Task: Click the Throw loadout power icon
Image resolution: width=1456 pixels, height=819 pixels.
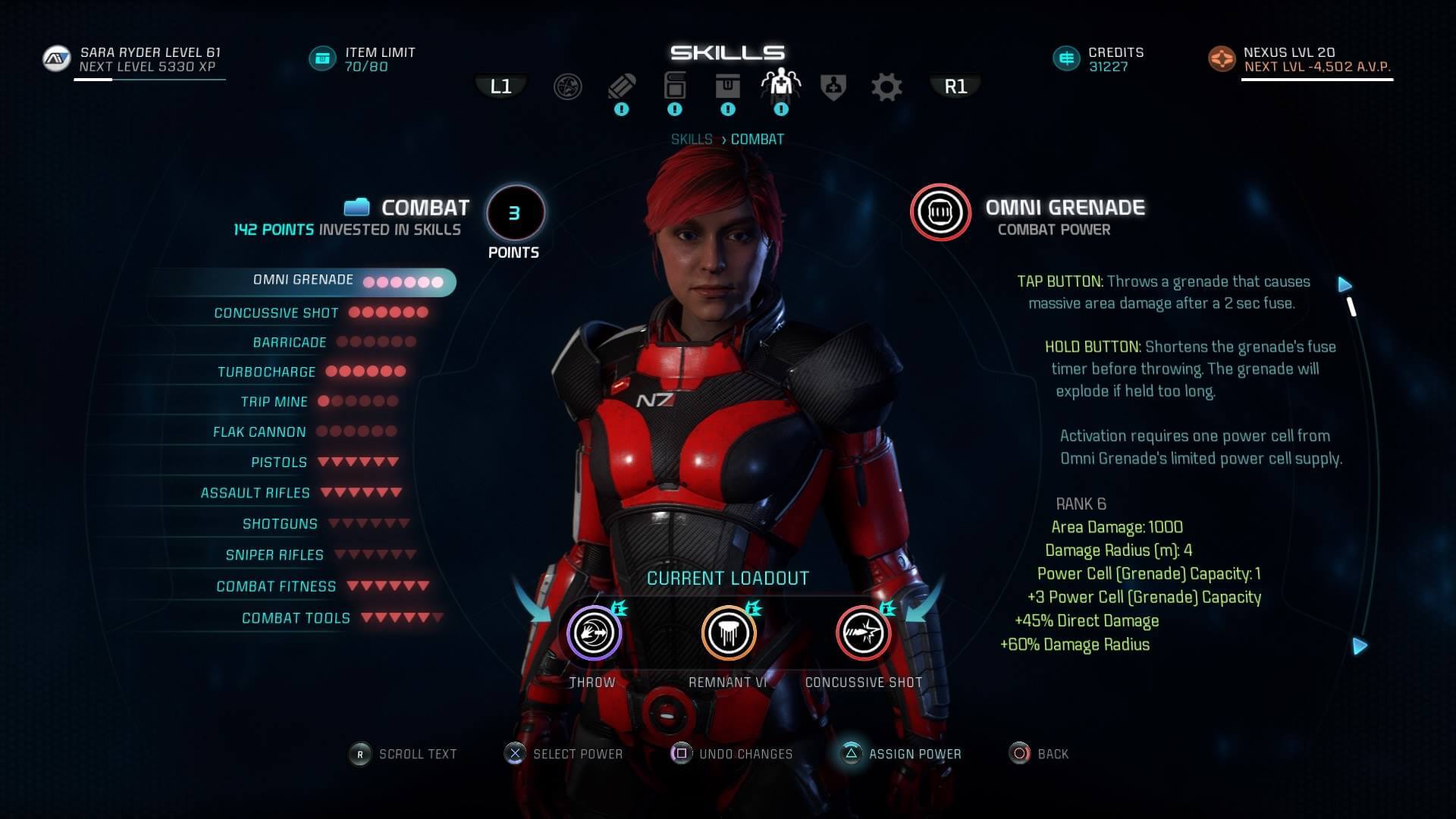Action: click(594, 633)
